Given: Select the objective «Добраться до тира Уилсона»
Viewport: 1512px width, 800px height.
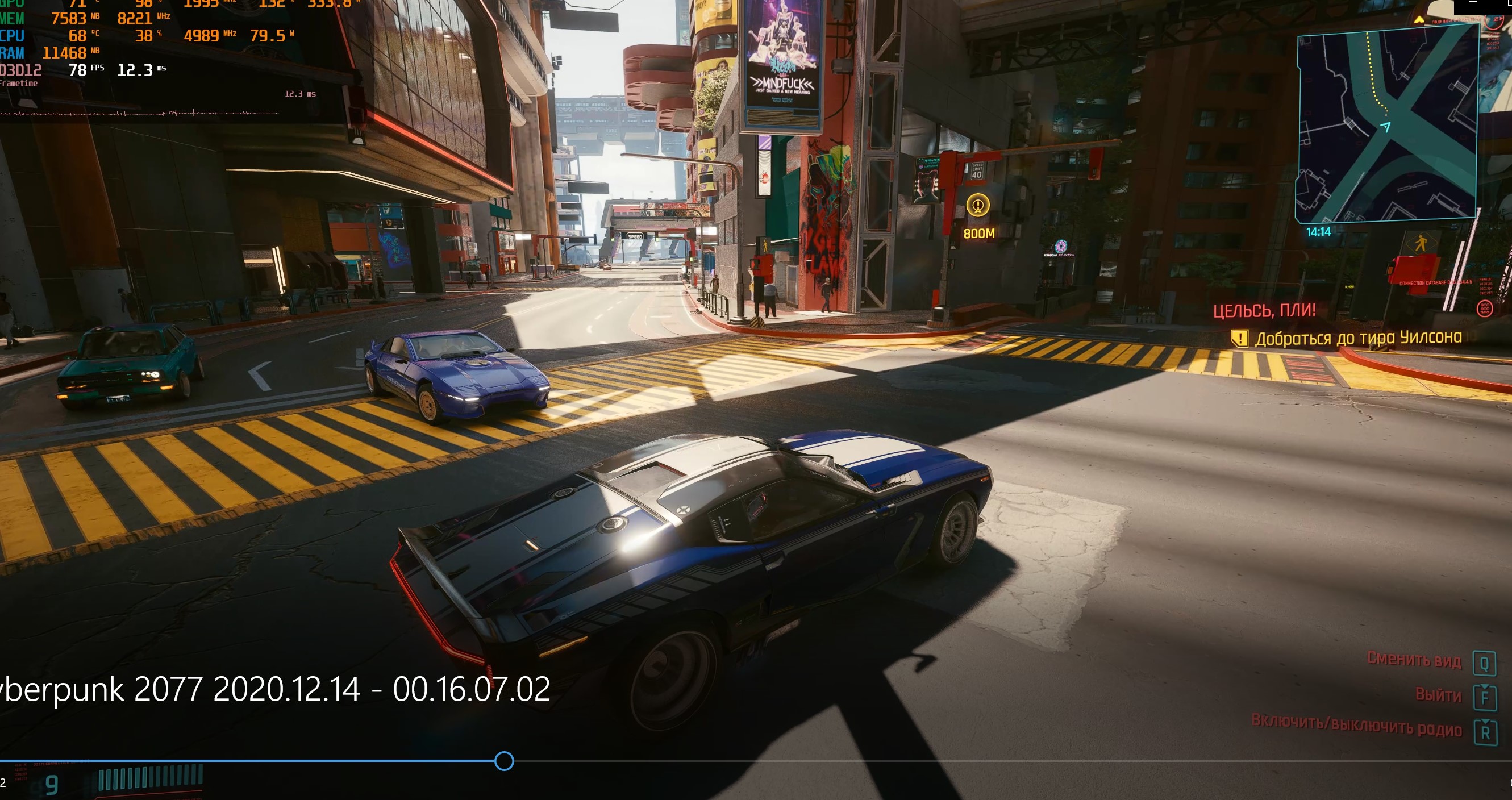Looking at the screenshot, I should [x=1357, y=338].
